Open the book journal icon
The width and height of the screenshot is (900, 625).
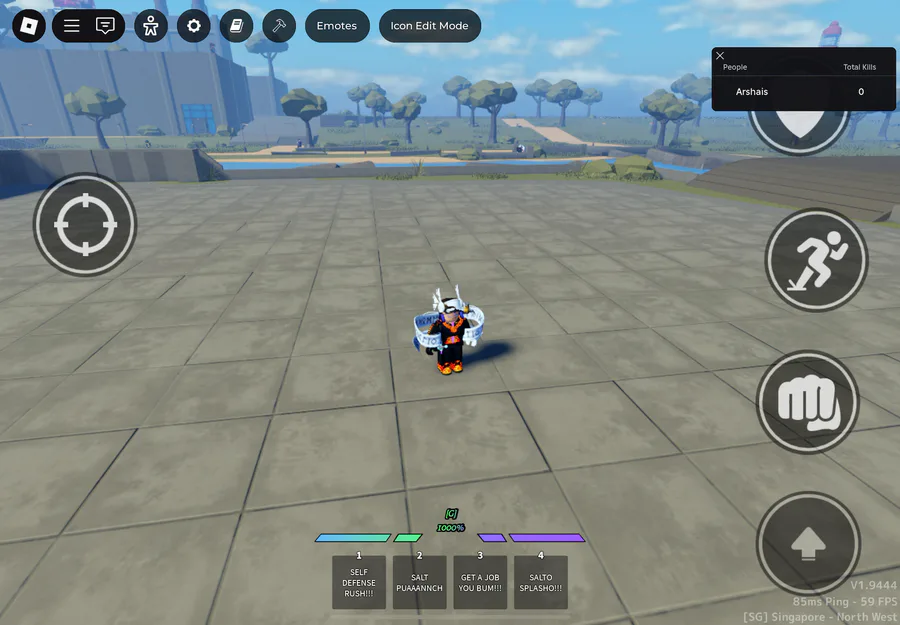click(236, 26)
